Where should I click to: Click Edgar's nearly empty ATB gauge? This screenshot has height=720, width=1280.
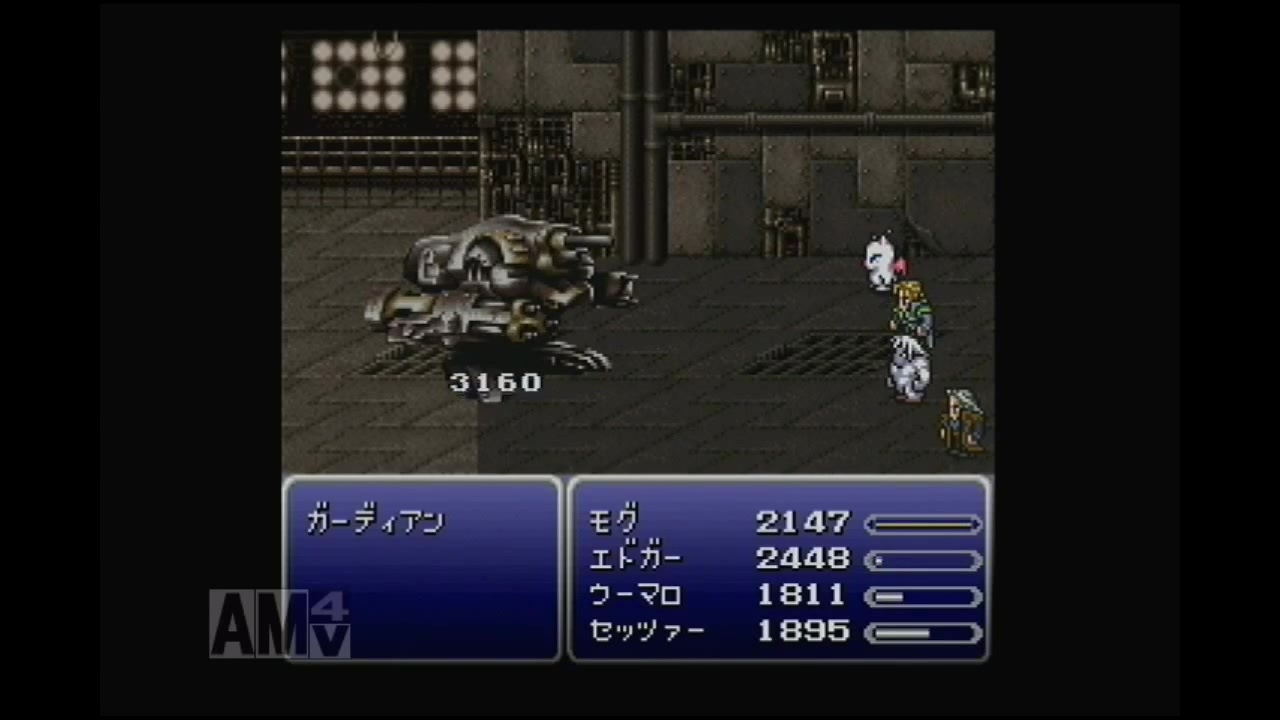point(923,559)
